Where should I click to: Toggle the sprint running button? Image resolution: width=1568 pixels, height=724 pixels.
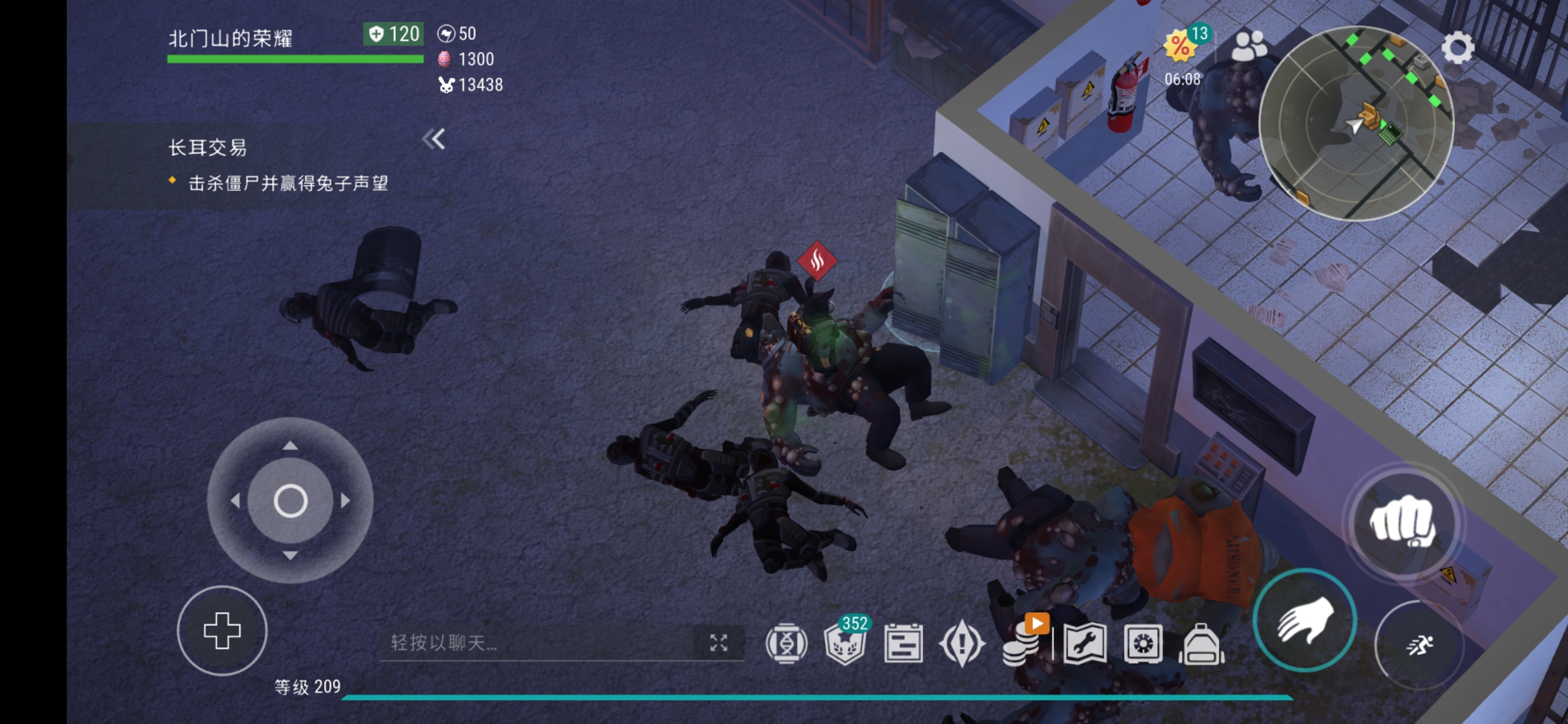1419,644
